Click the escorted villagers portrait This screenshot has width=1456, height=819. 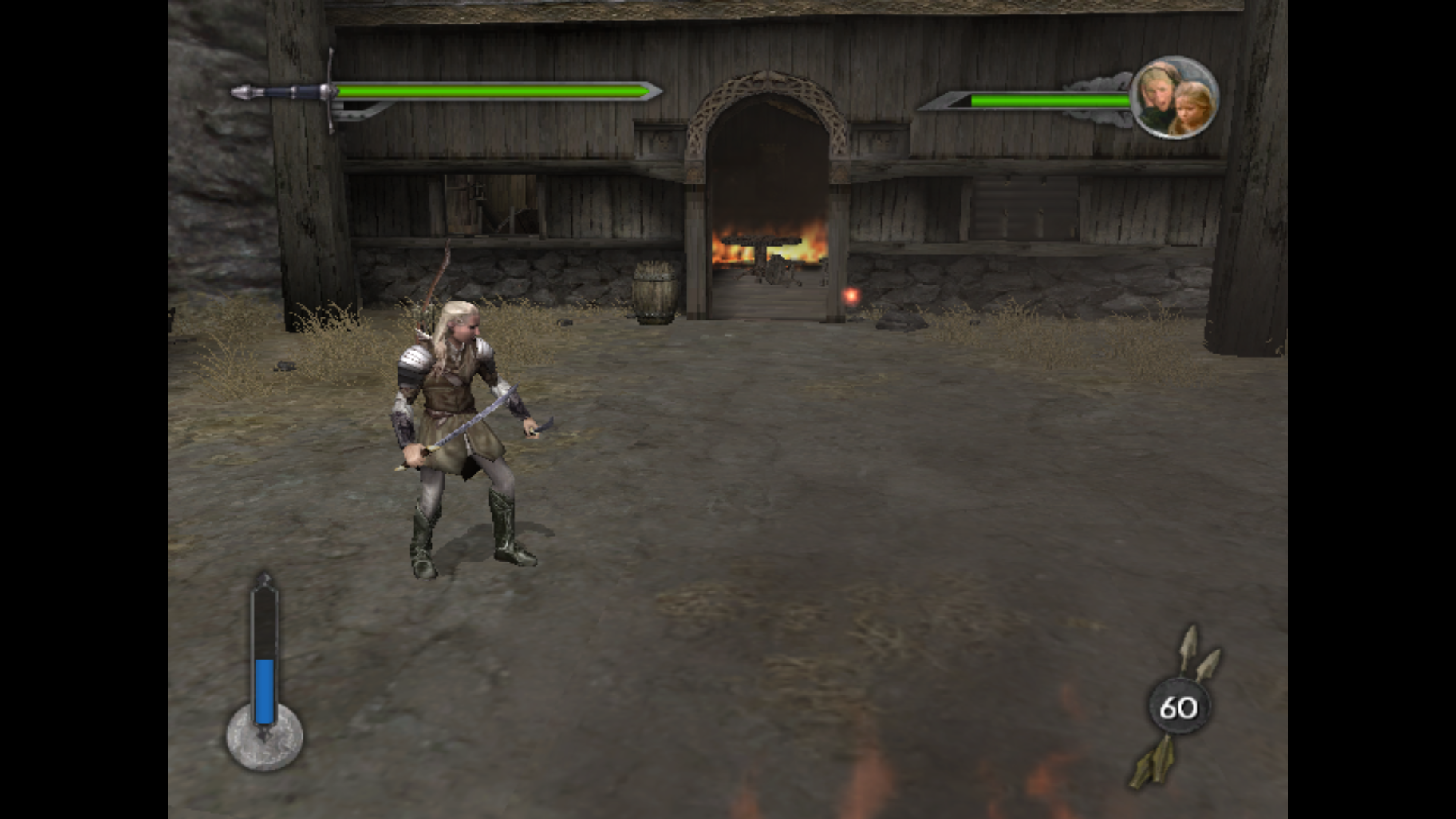1175,98
